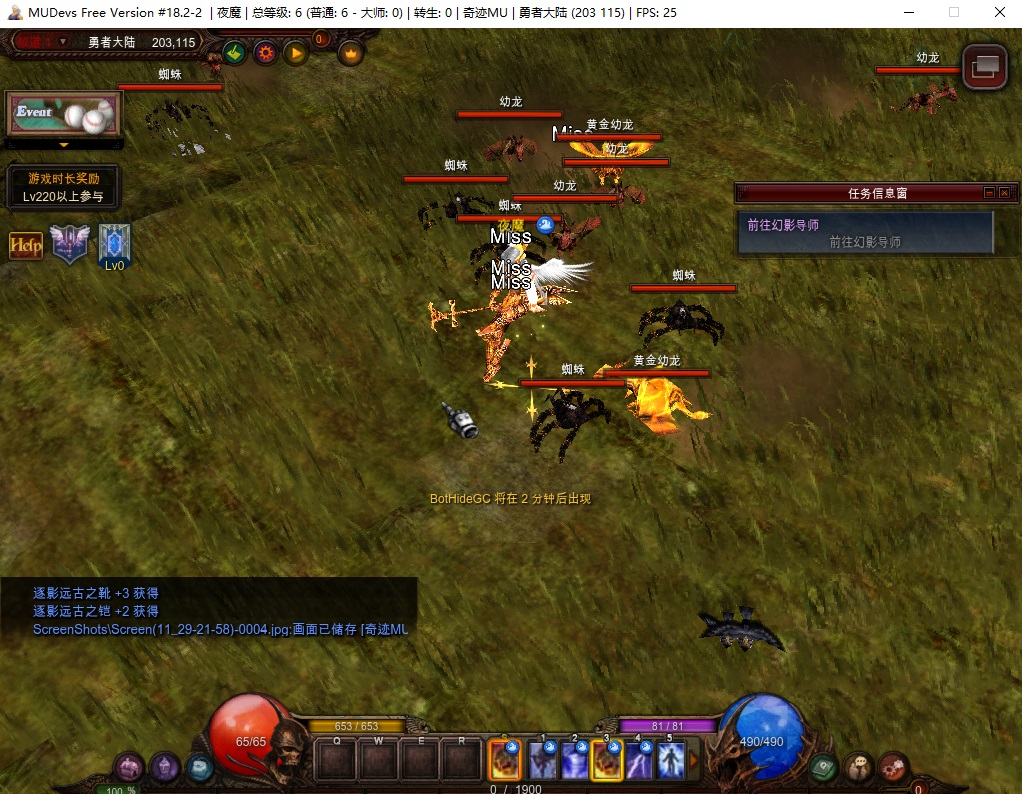The image size is (1022, 794).
Task: Select the blue Lv0 banner icon
Action: coord(114,245)
